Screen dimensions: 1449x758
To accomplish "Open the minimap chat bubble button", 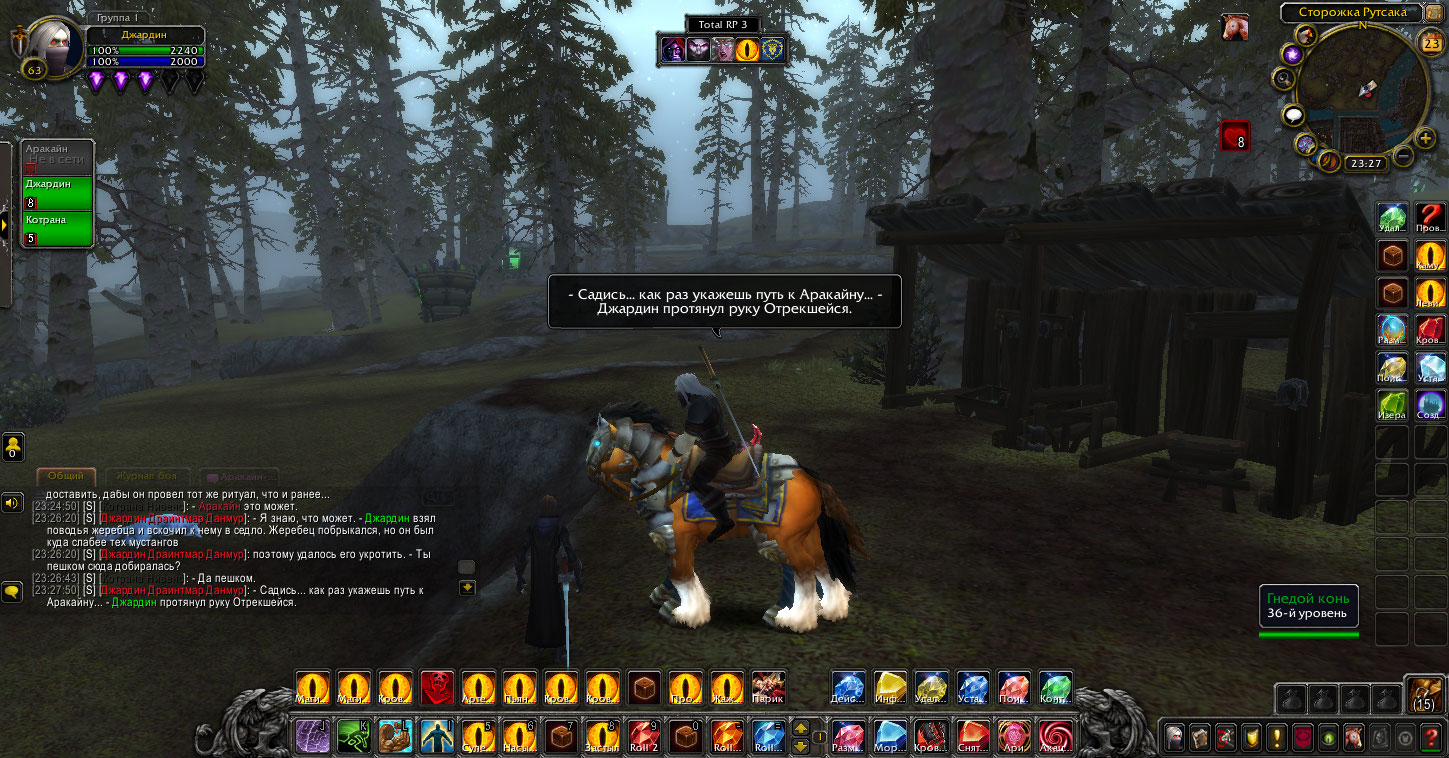I will point(1294,116).
